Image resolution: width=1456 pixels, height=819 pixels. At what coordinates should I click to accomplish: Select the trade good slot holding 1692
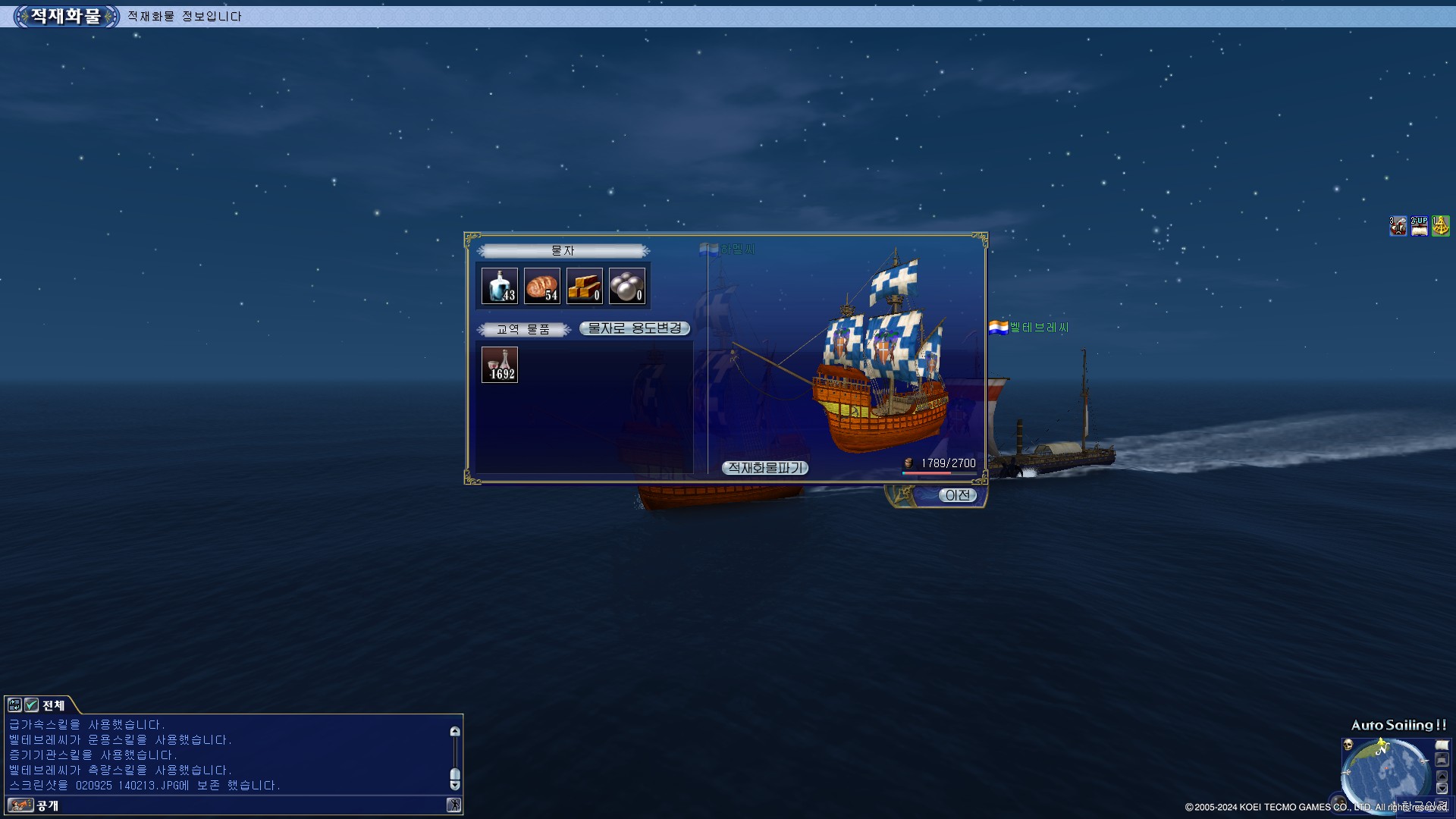pos(500,365)
